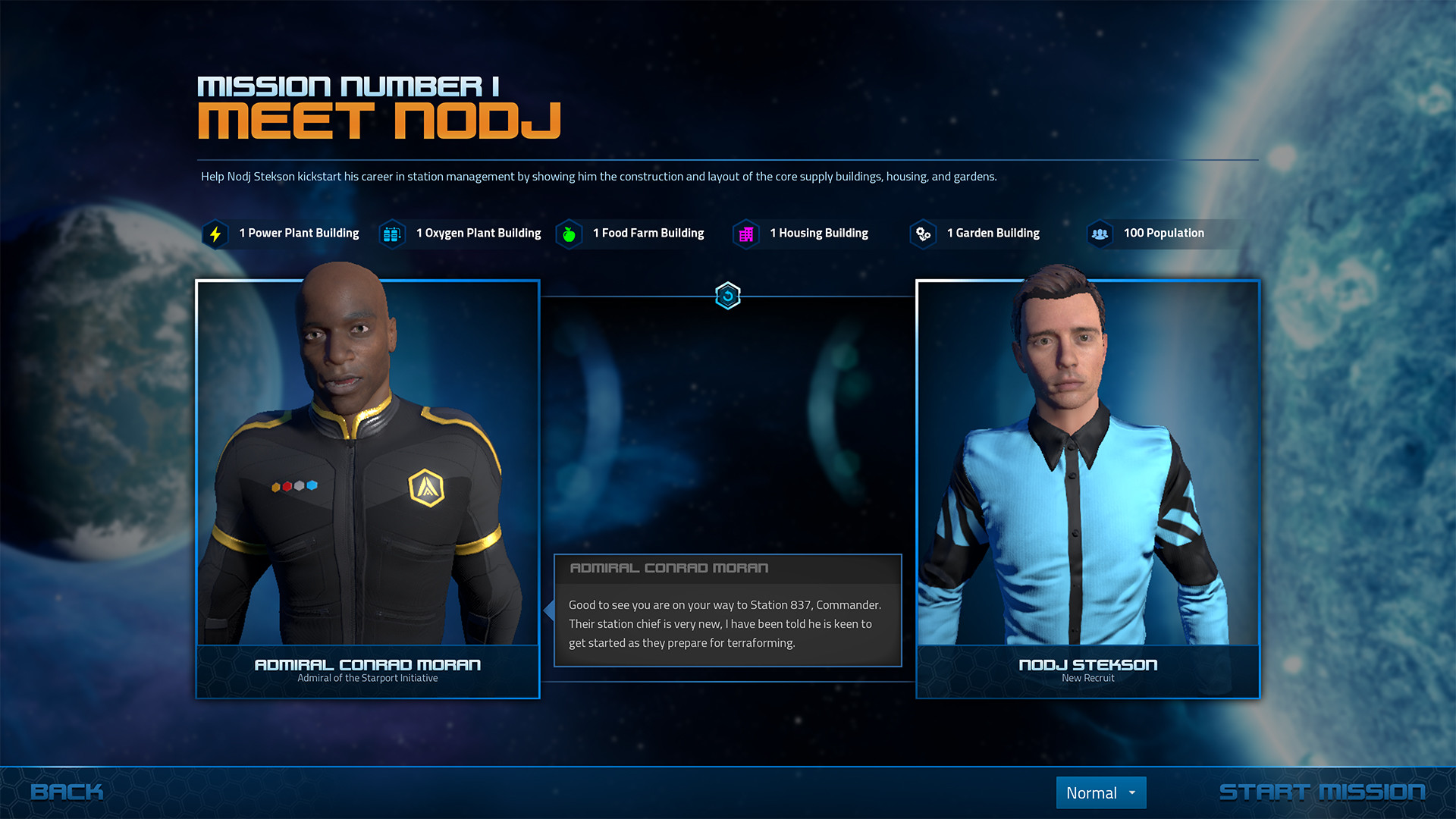Click the green apple Food Farm icon
This screenshot has height=819, width=1456.
pos(569,234)
